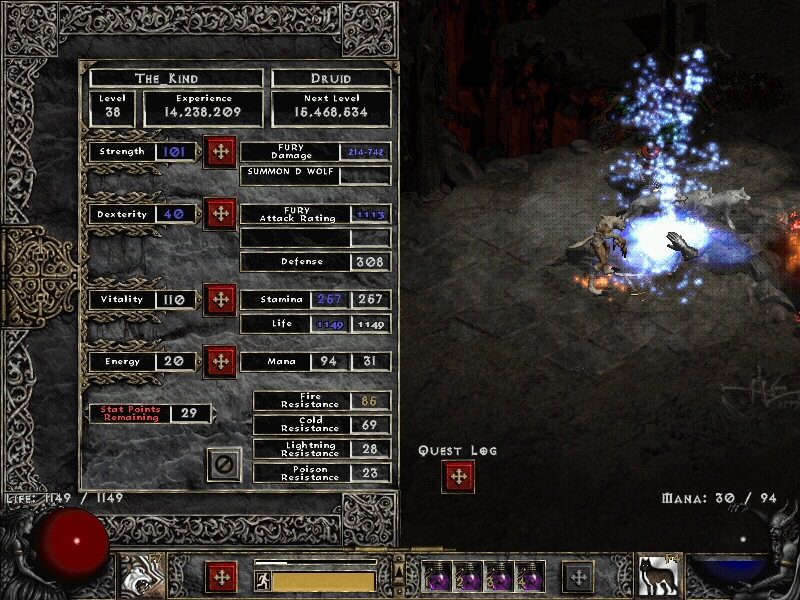Toggle the run/walk button
The image size is (800, 600).
click(263, 581)
